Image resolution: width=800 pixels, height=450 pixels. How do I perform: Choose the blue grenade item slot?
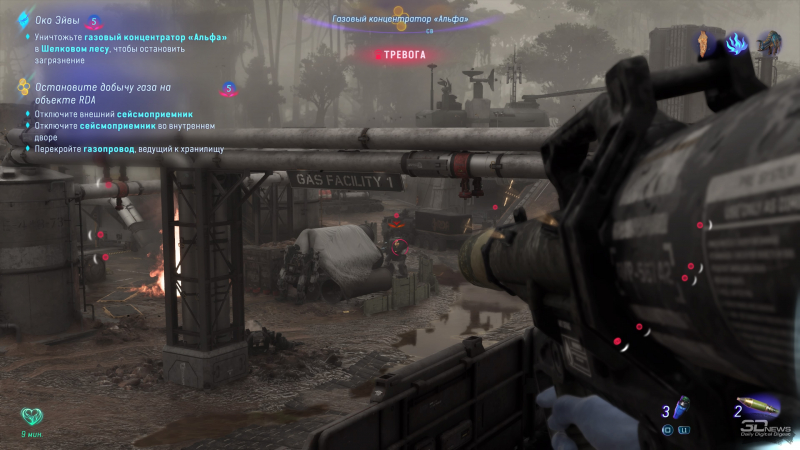coord(681,410)
